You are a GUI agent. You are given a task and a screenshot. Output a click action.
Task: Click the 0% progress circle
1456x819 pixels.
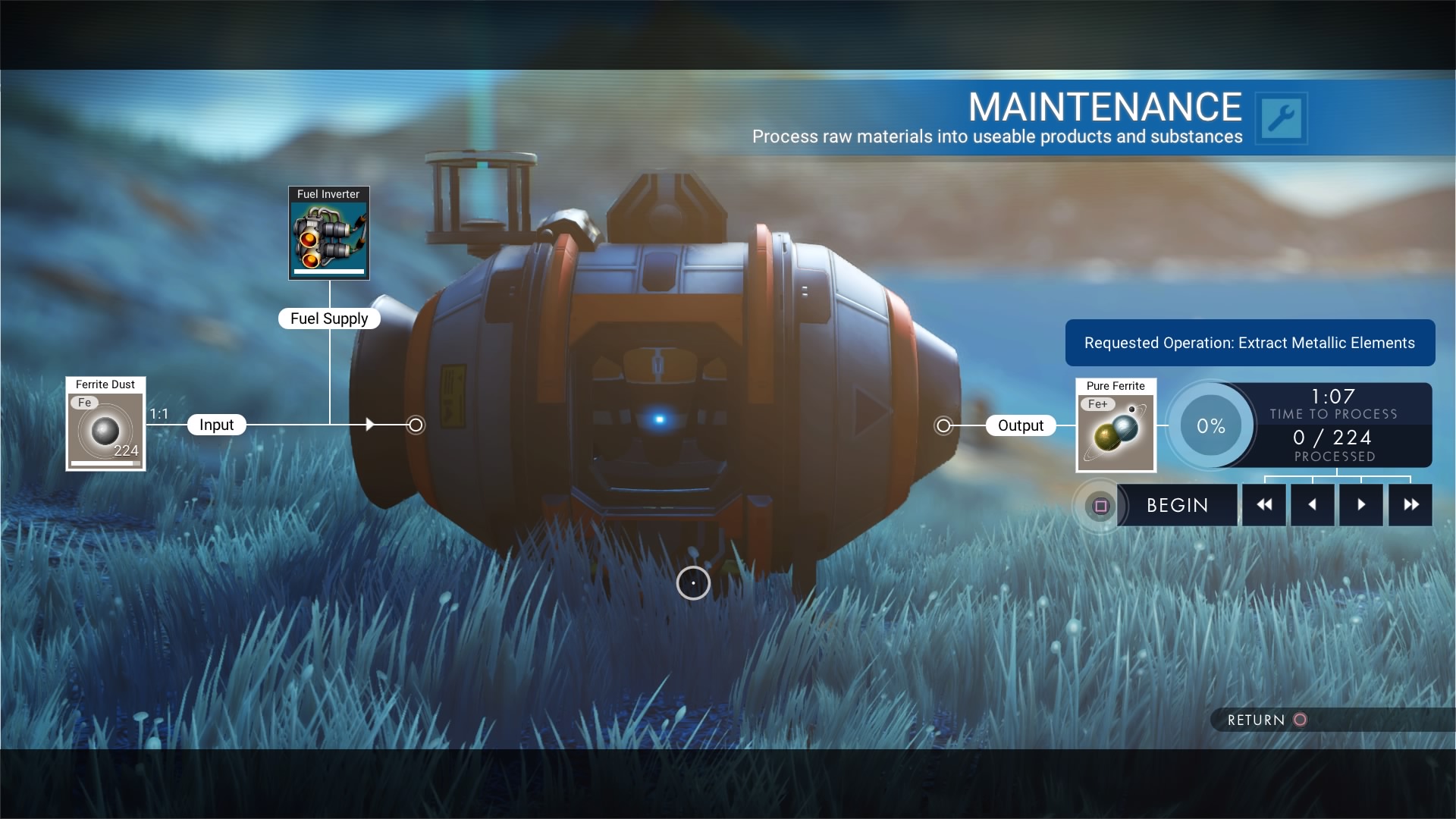point(1211,425)
